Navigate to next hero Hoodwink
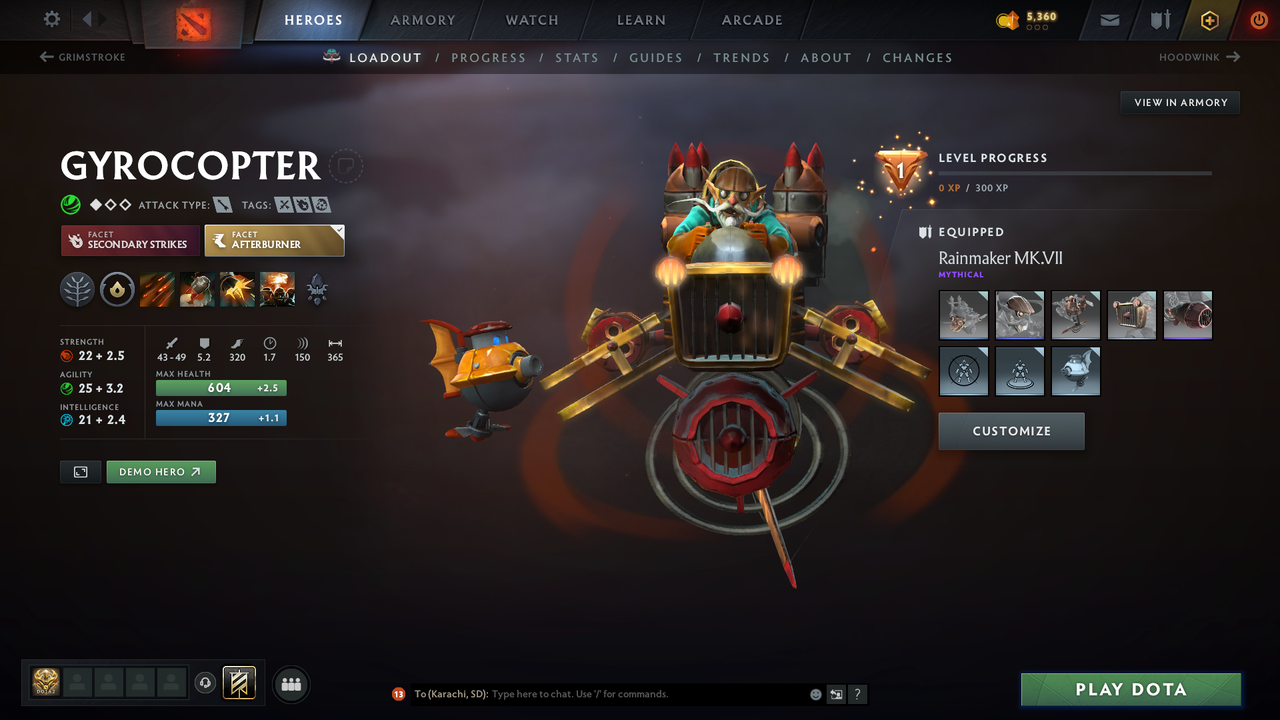Viewport: 1280px width, 720px height. click(x=1199, y=57)
